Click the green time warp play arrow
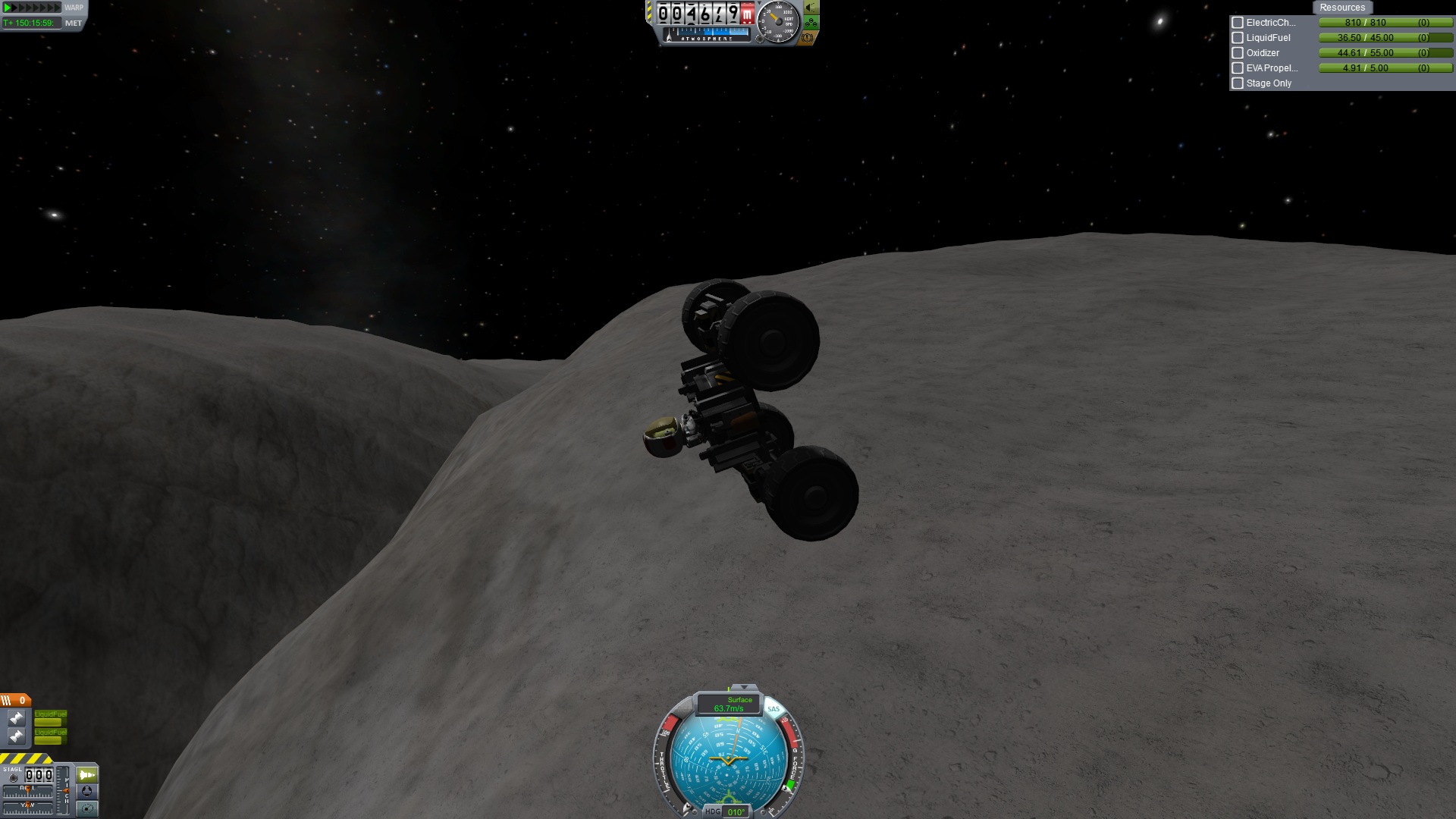The image size is (1456, 819). (8, 8)
